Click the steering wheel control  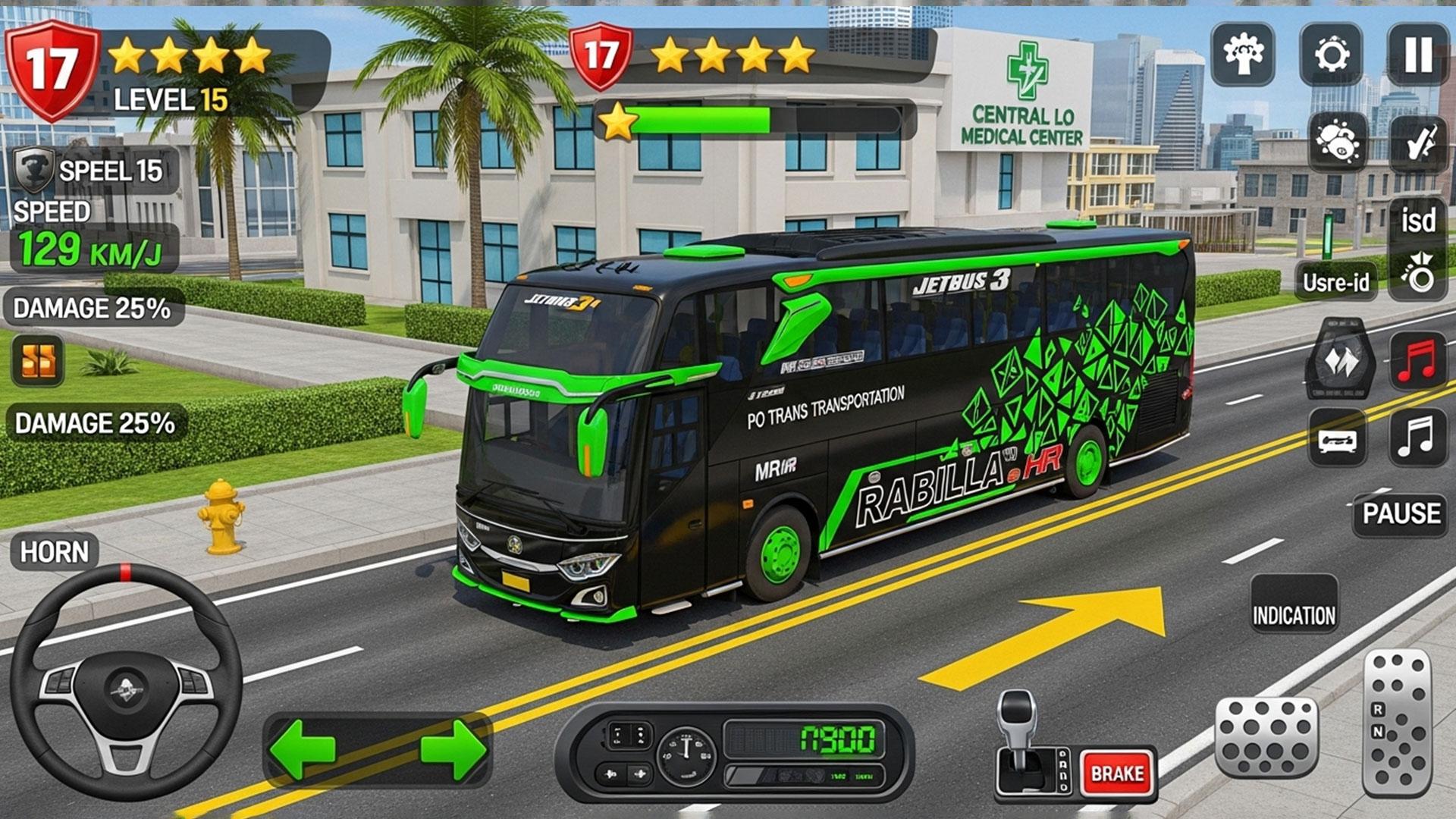pos(126,681)
